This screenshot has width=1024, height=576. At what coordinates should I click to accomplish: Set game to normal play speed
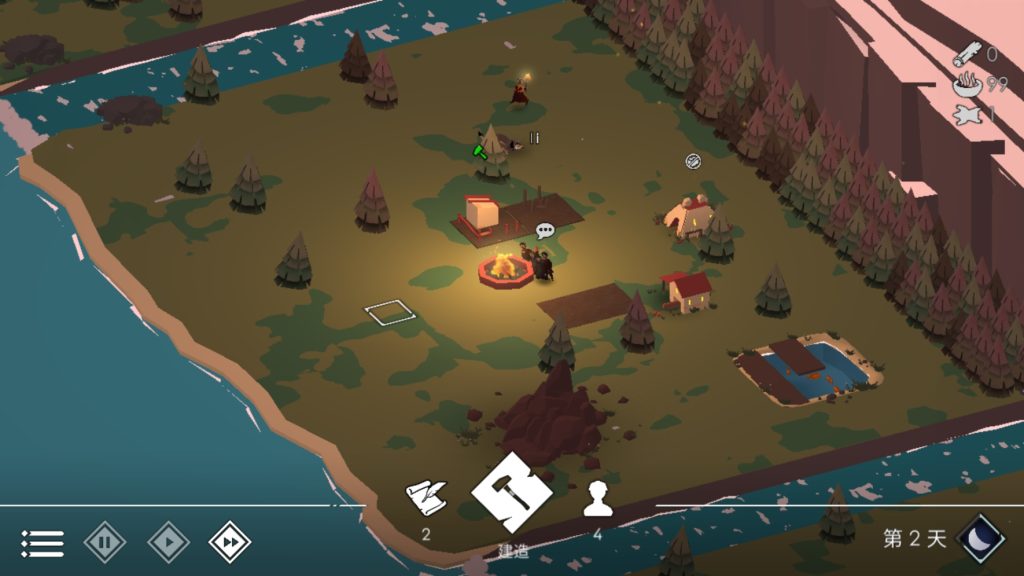click(168, 543)
